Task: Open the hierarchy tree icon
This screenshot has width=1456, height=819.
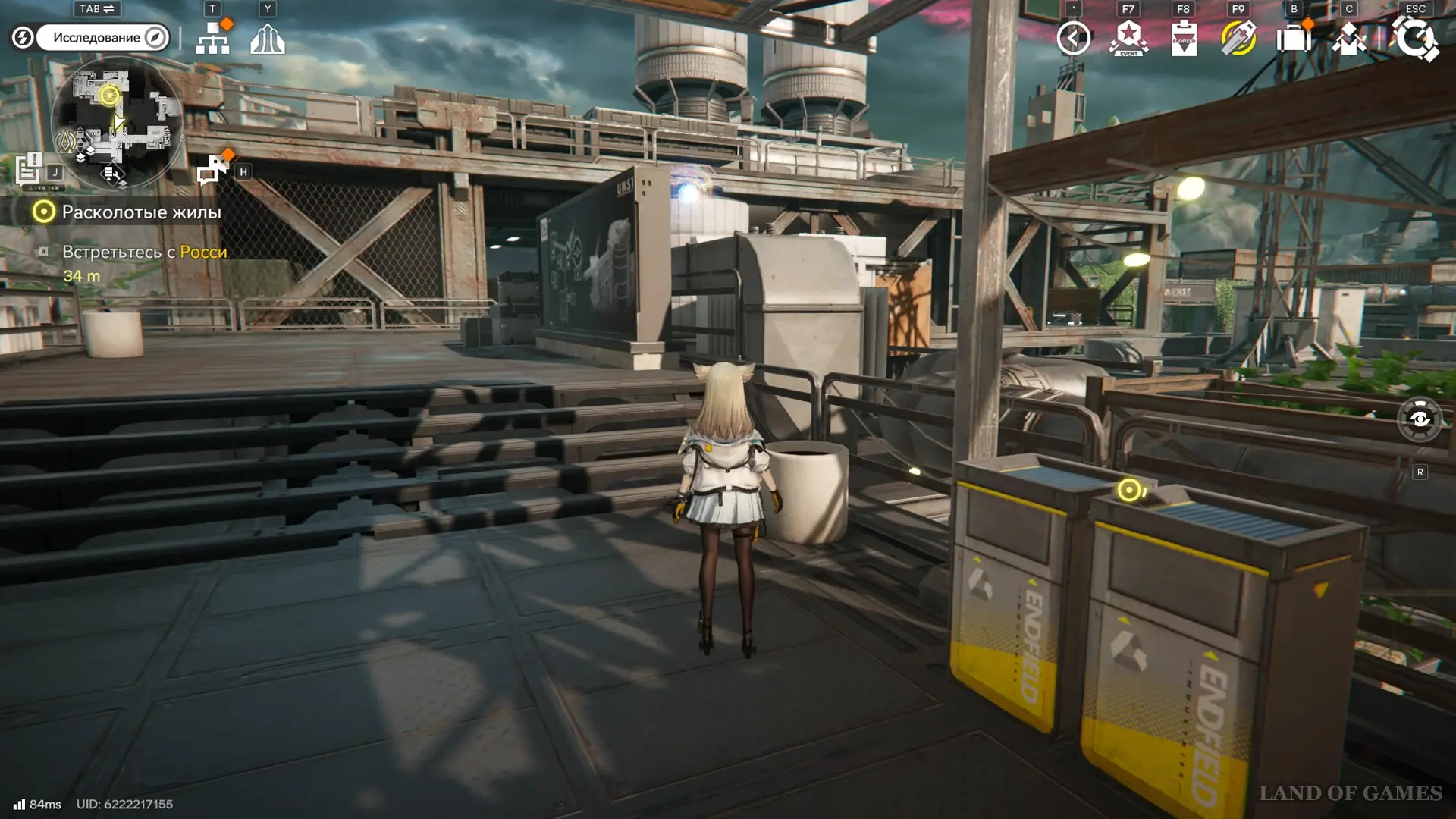Action: pyautogui.click(x=213, y=38)
